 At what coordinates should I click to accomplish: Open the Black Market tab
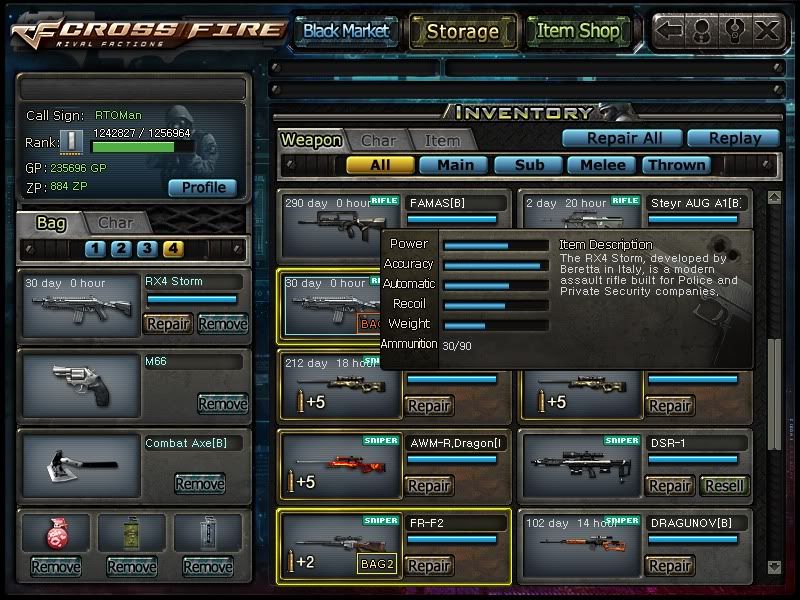coord(346,31)
